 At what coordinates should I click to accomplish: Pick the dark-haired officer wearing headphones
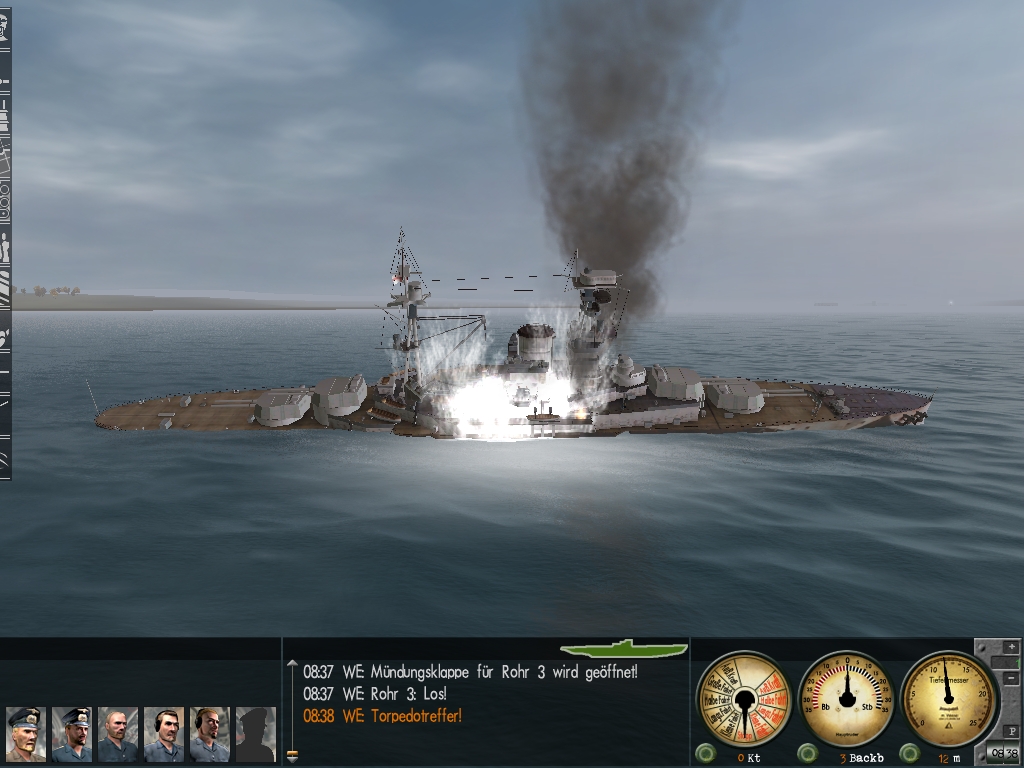tap(163, 733)
